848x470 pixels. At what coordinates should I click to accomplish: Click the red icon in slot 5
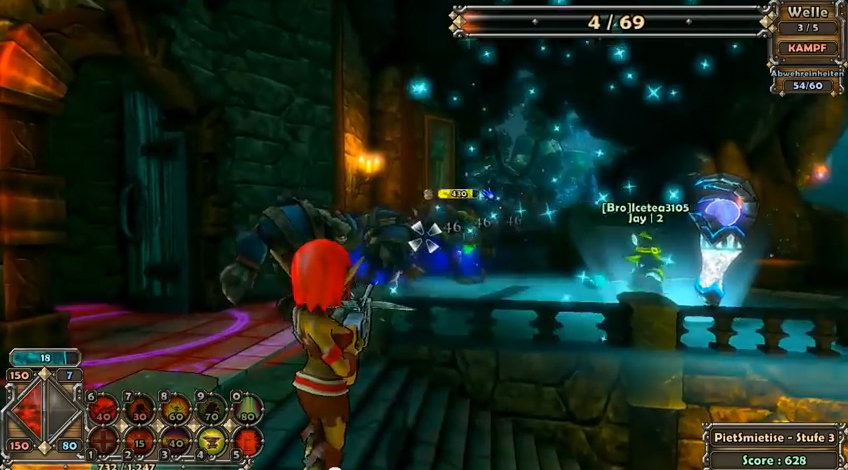(247, 440)
